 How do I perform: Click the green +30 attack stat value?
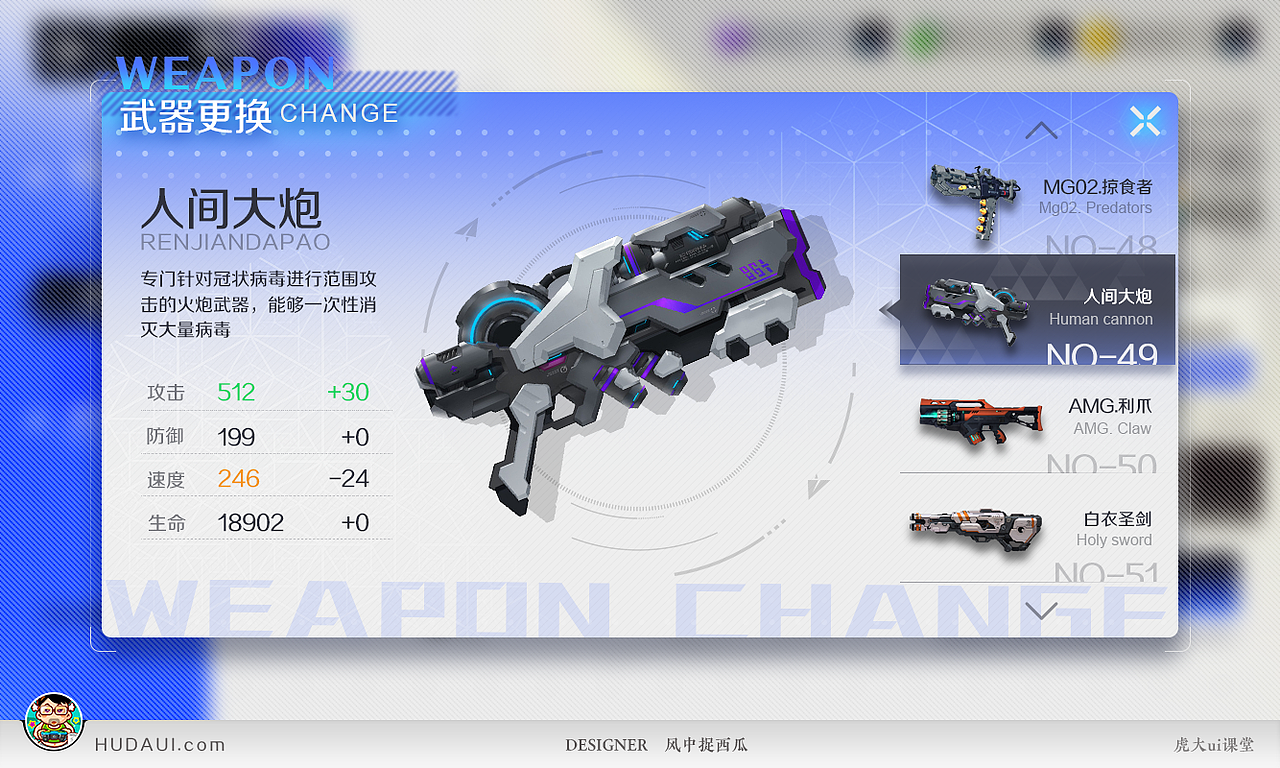pos(347,392)
